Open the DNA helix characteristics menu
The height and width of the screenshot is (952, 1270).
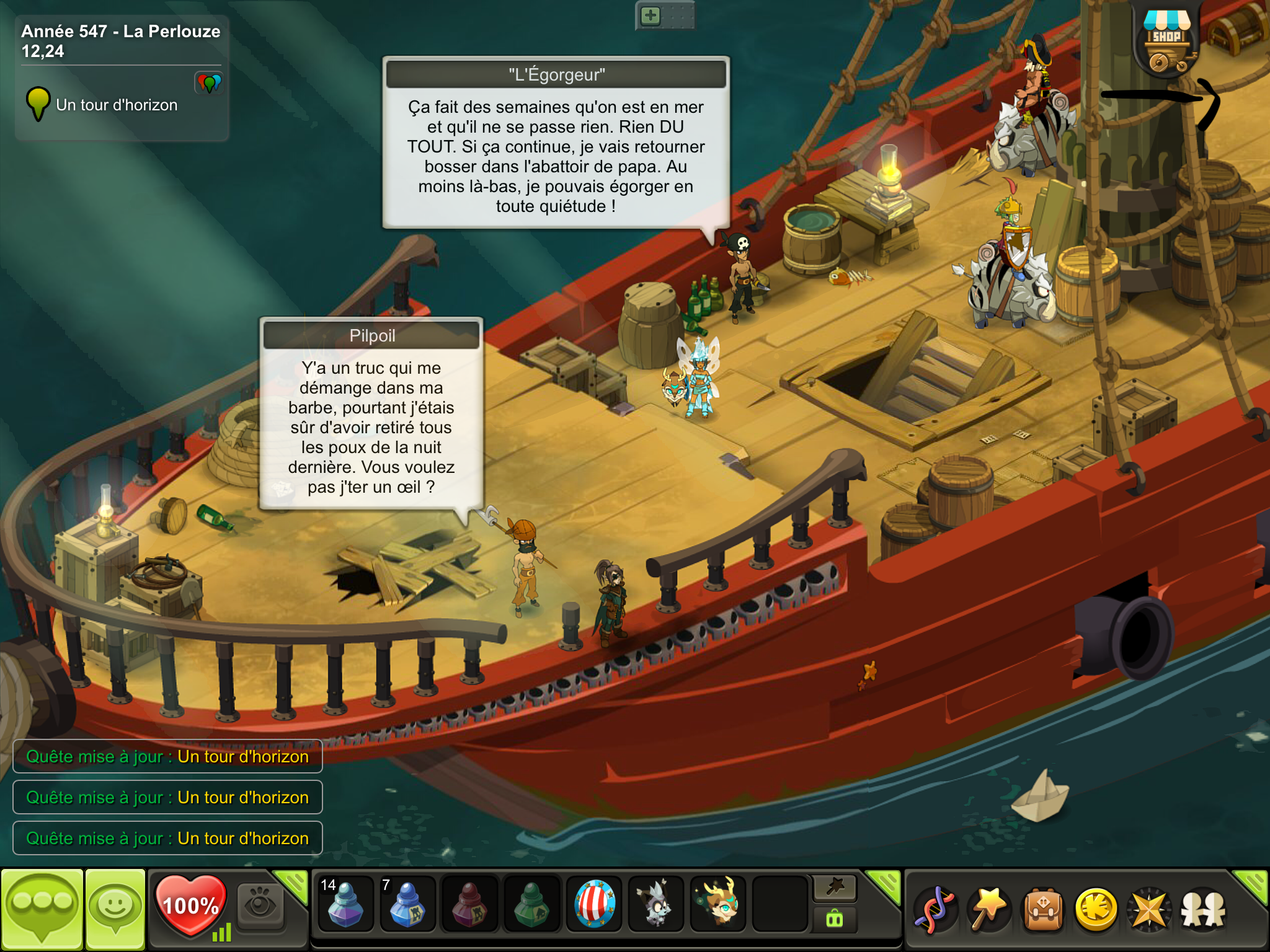[x=935, y=909]
